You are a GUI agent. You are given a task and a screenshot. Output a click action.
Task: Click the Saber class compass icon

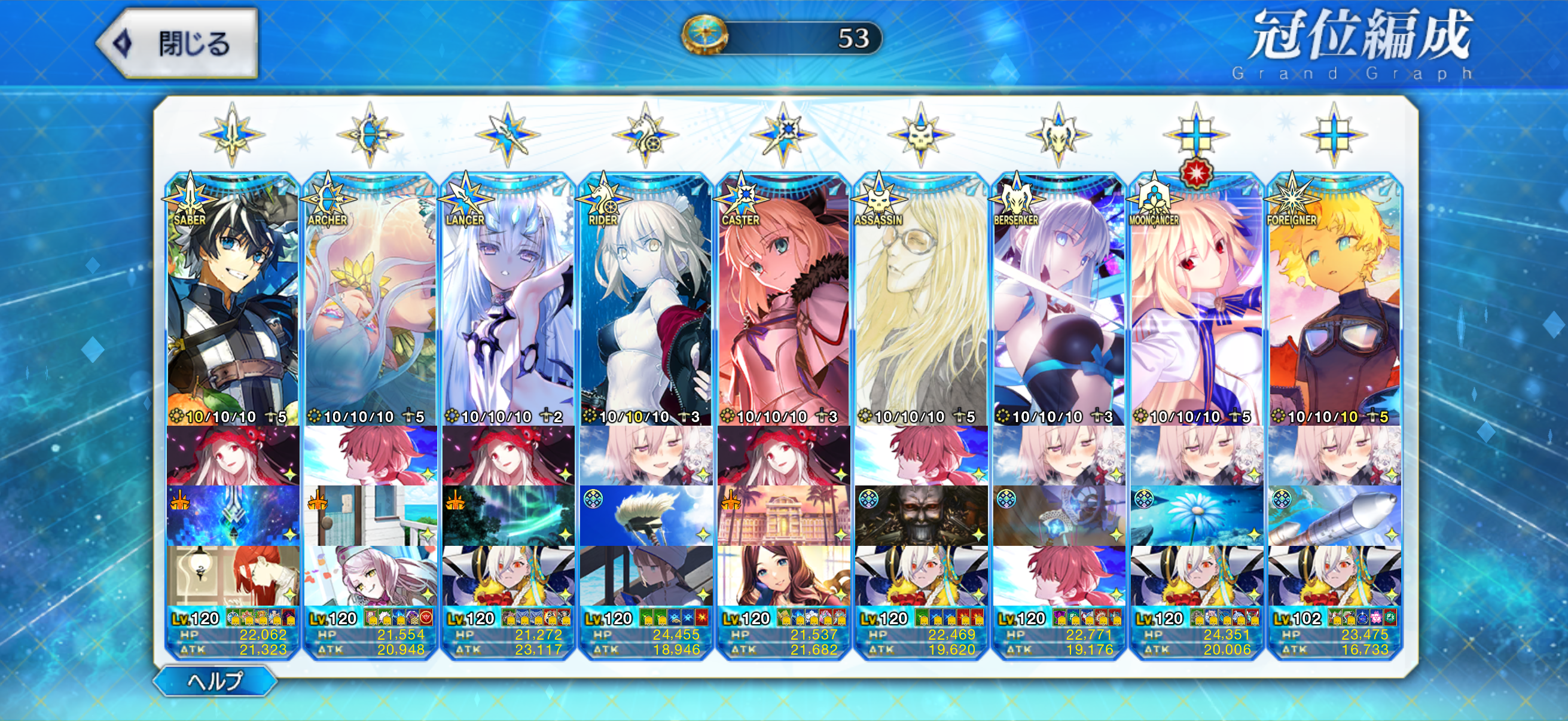(232, 135)
